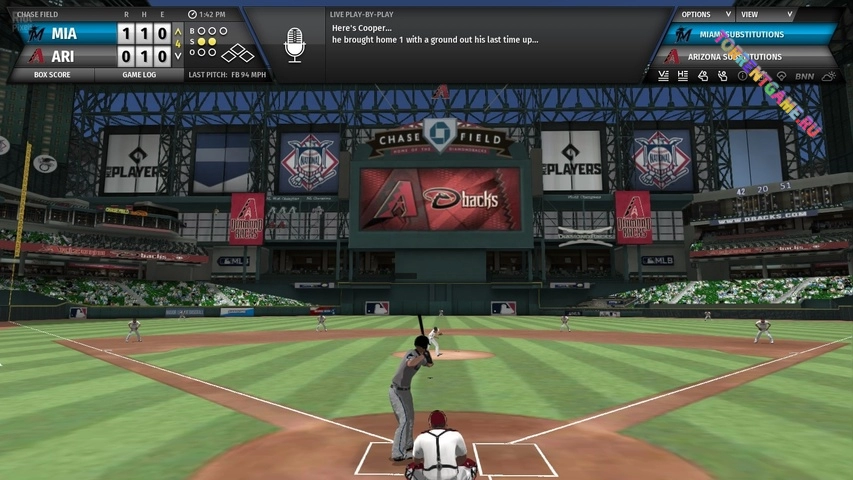Show weather via the cloud-sun icon

pos(829,76)
